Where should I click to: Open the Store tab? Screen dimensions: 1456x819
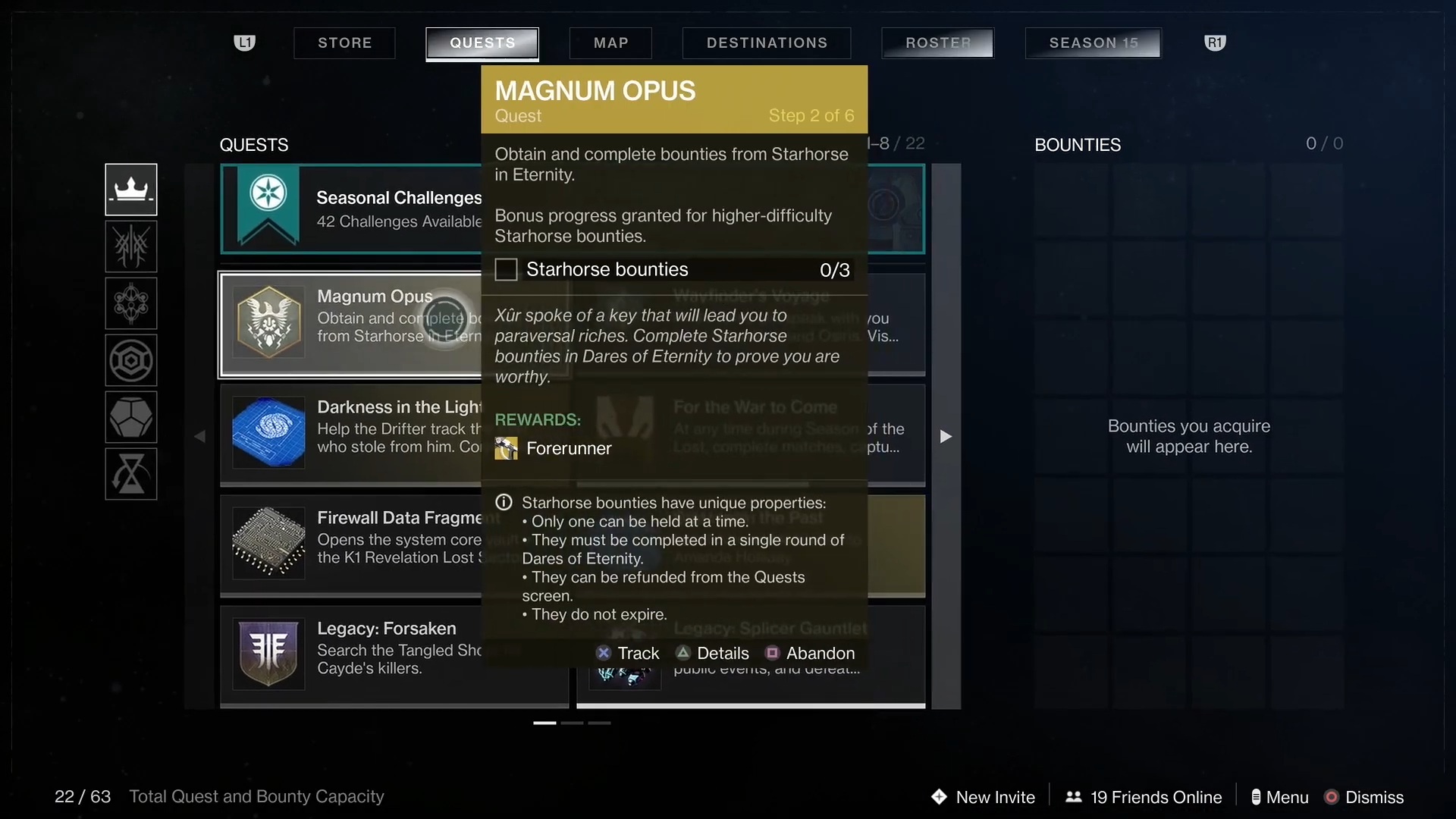[x=344, y=43]
